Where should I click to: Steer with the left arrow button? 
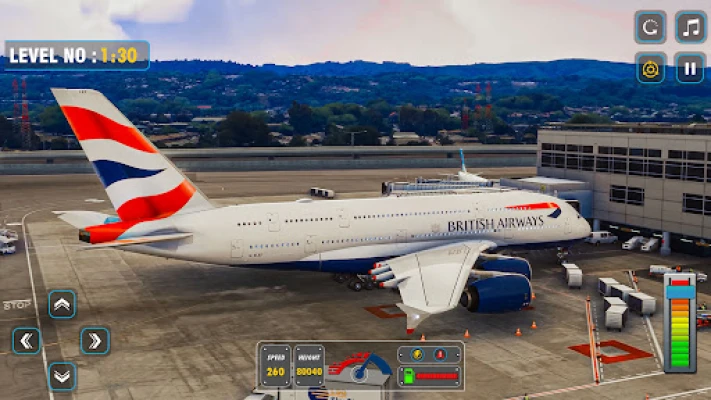point(27,341)
